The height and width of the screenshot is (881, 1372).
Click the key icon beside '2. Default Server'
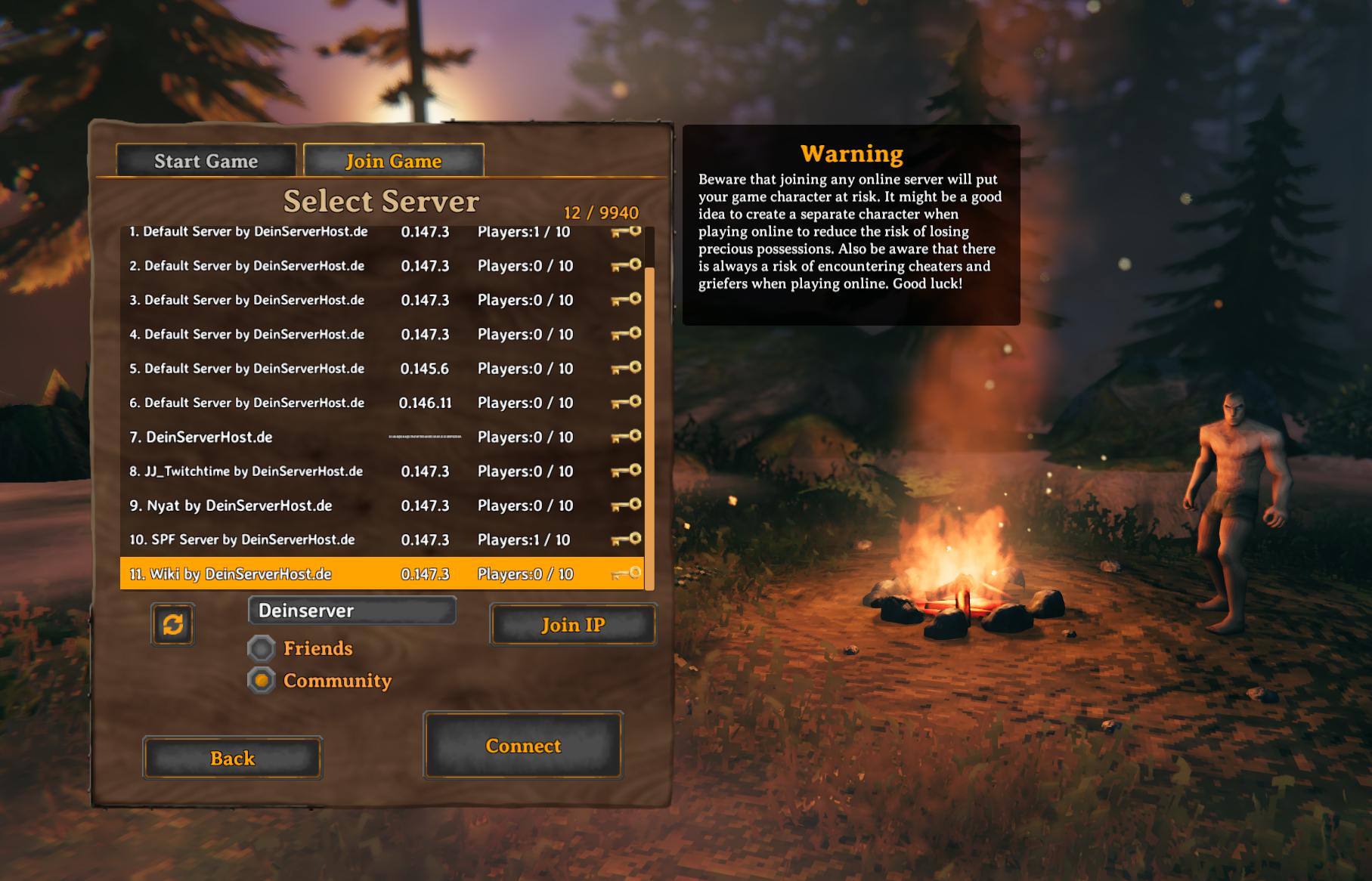coord(627,266)
